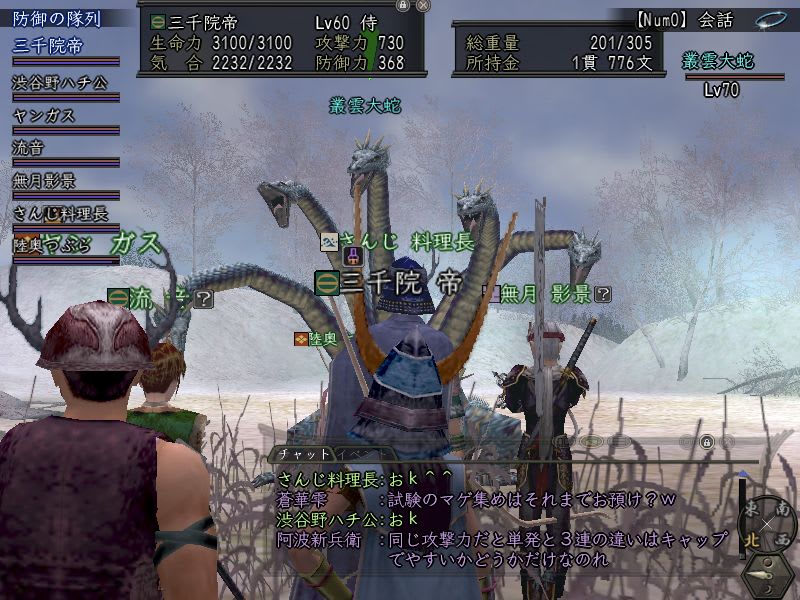Click the swirl icon beside 会話

(x=769, y=19)
